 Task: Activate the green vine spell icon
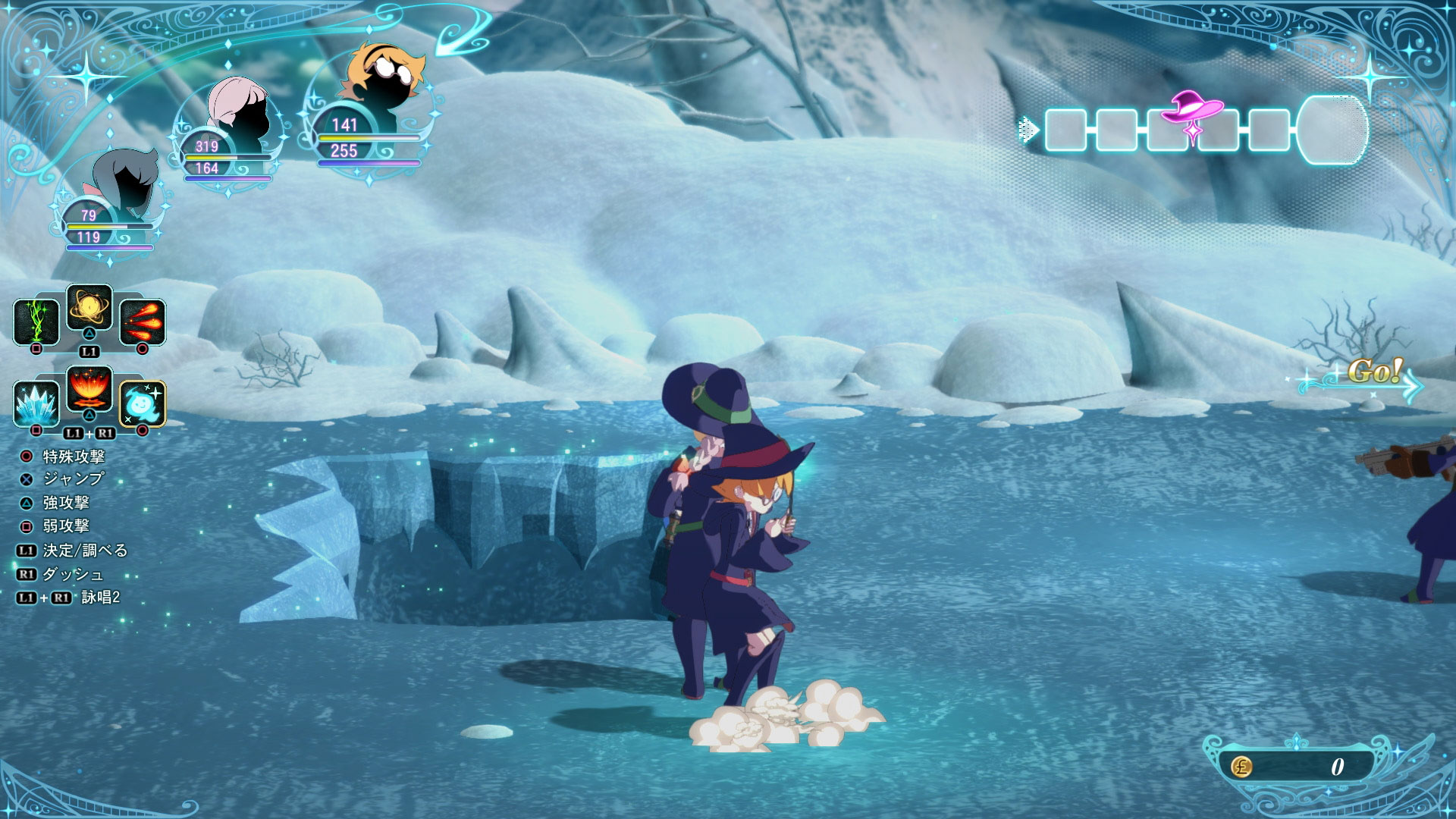[x=36, y=322]
